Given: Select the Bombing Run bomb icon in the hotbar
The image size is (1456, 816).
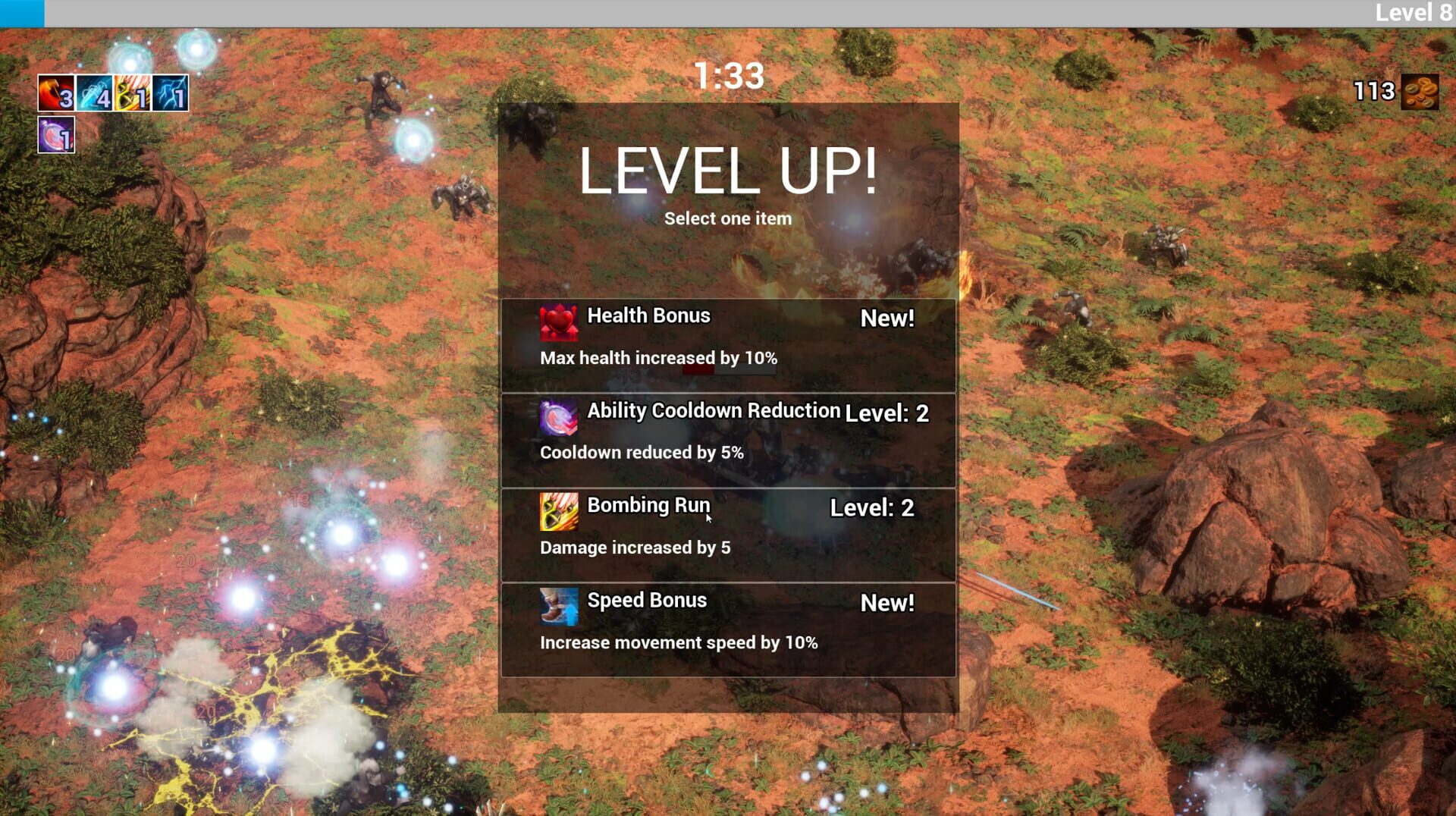Looking at the screenshot, I should (131, 93).
